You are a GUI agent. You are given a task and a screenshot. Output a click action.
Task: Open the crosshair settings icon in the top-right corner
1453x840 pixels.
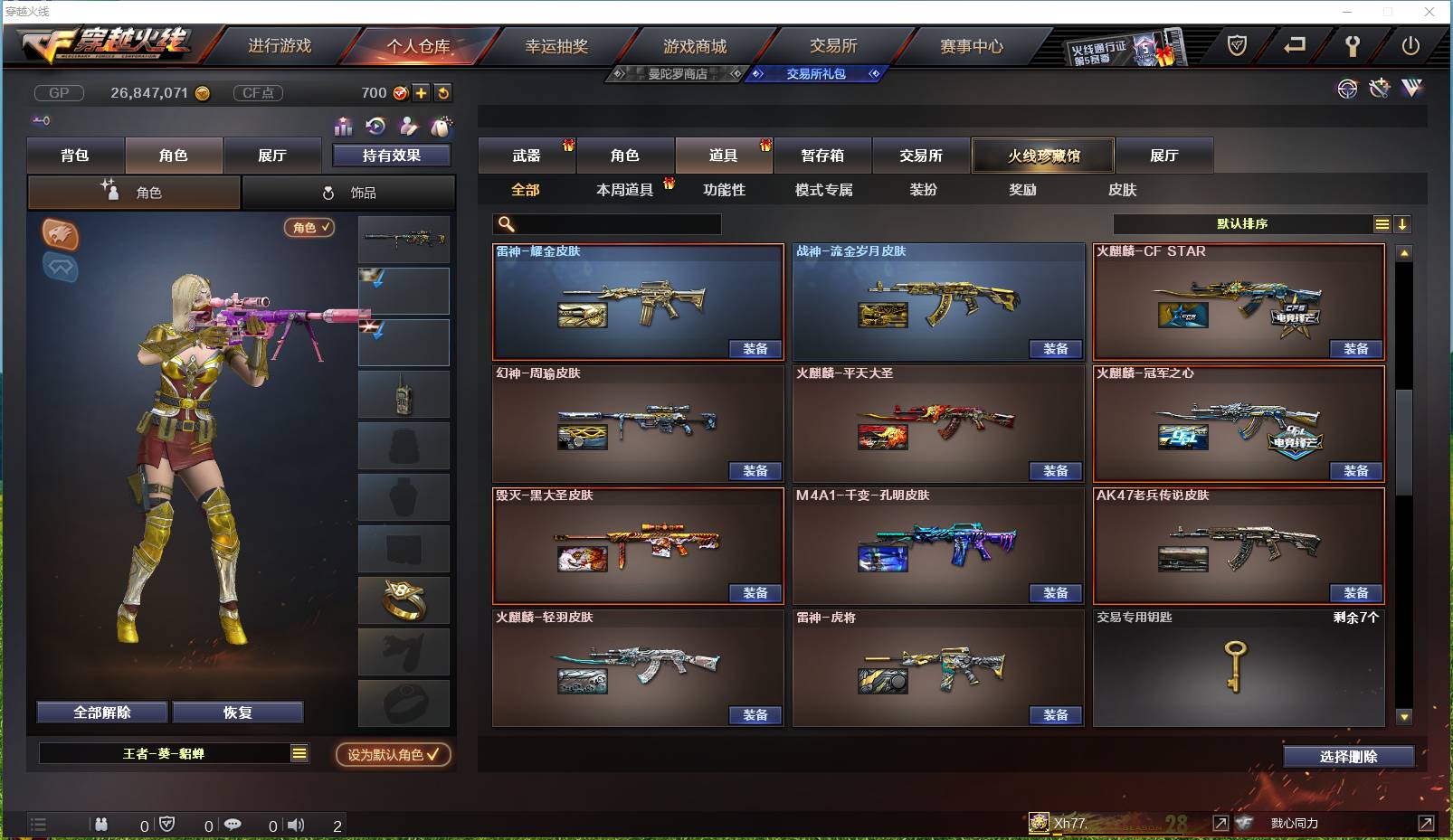point(1347,89)
